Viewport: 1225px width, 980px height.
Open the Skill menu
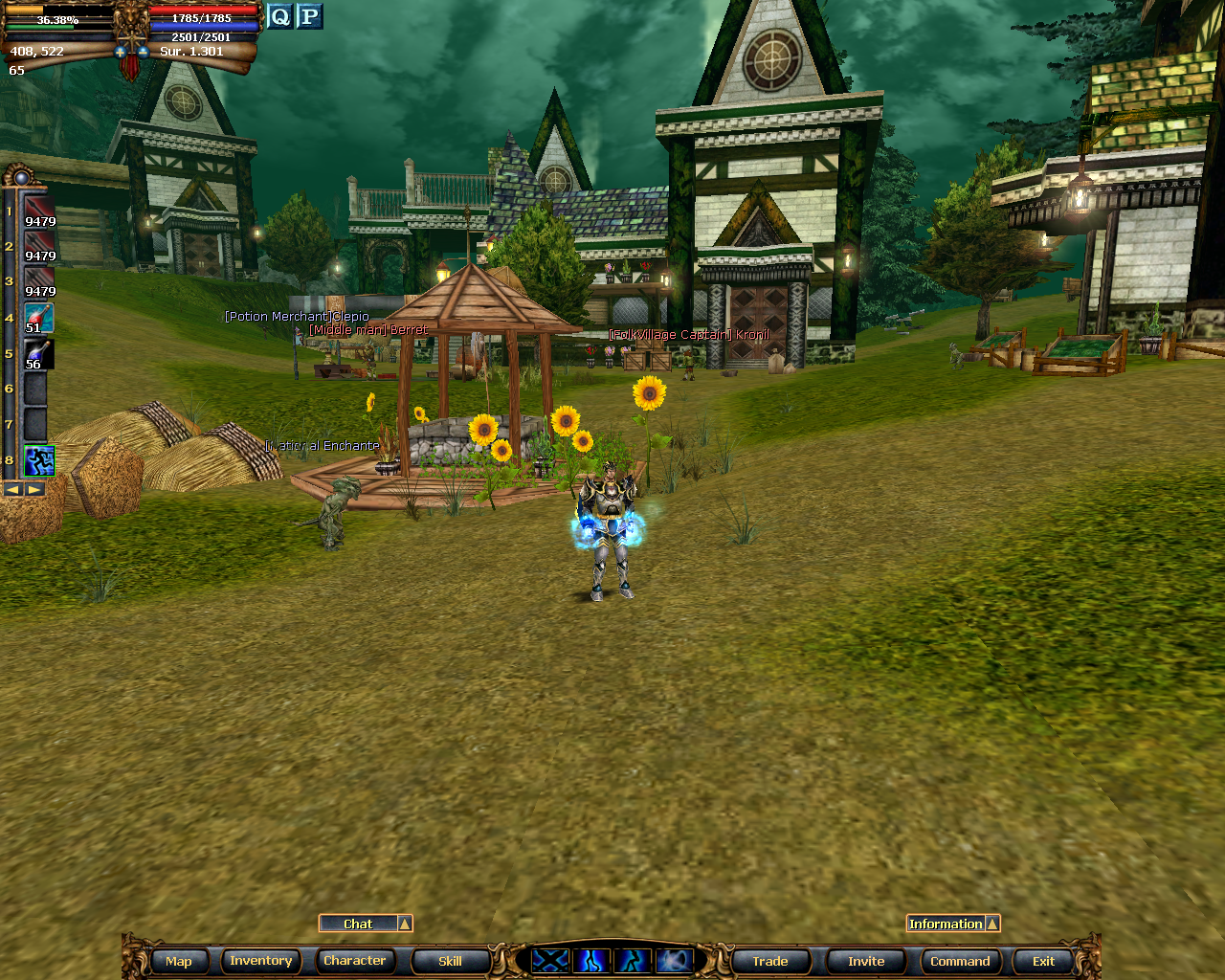coord(450,961)
